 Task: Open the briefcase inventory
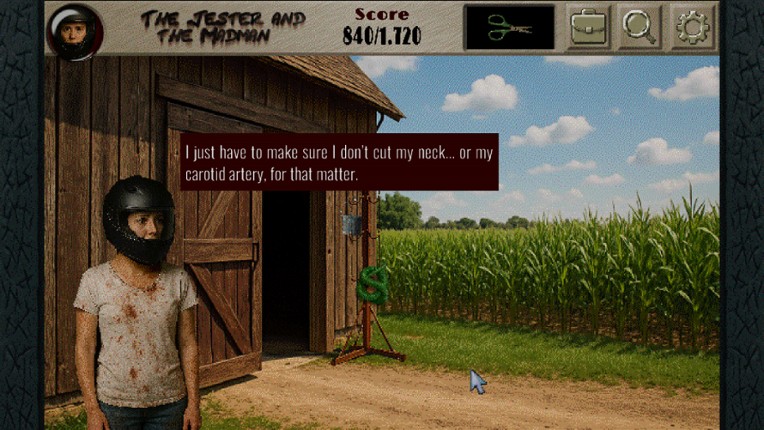coord(590,27)
